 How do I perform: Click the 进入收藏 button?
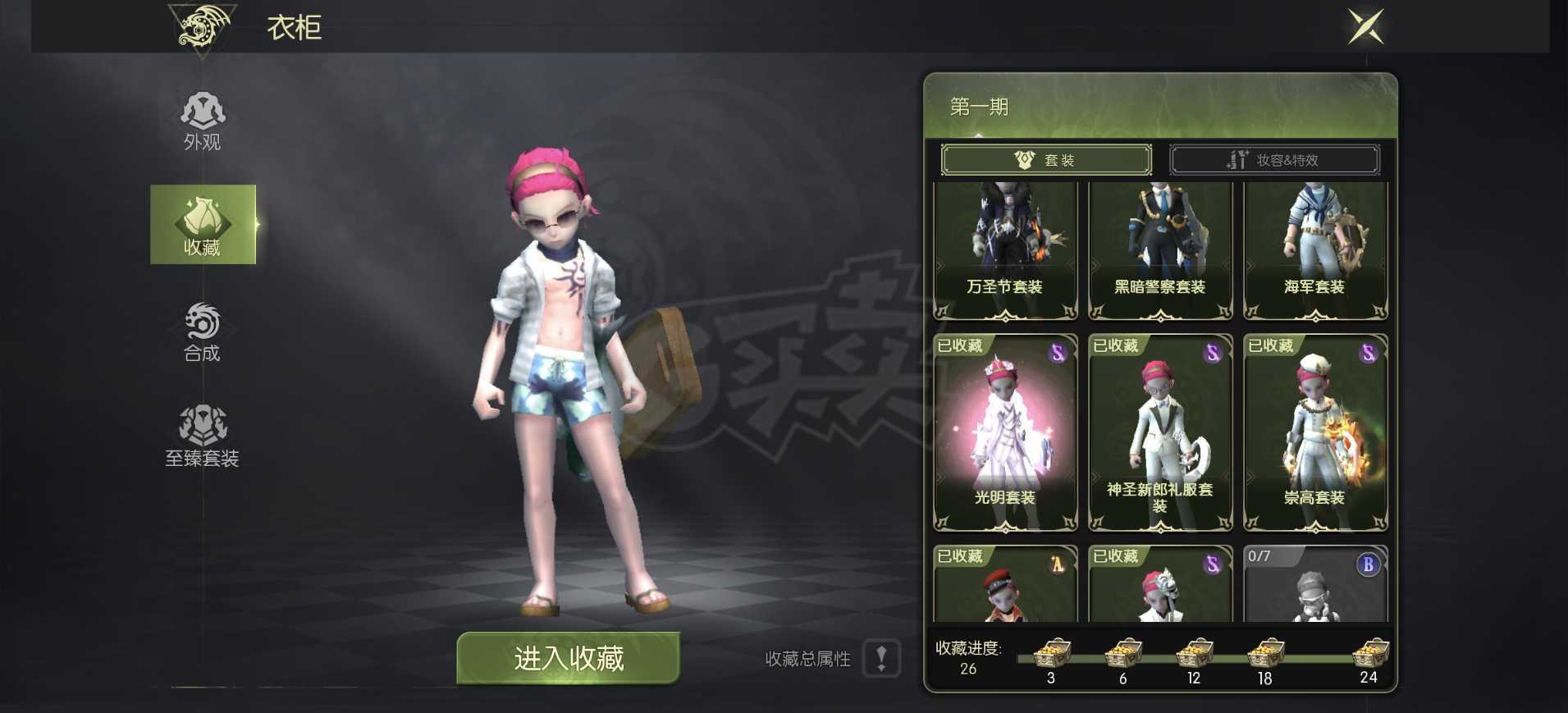pos(568,658)
